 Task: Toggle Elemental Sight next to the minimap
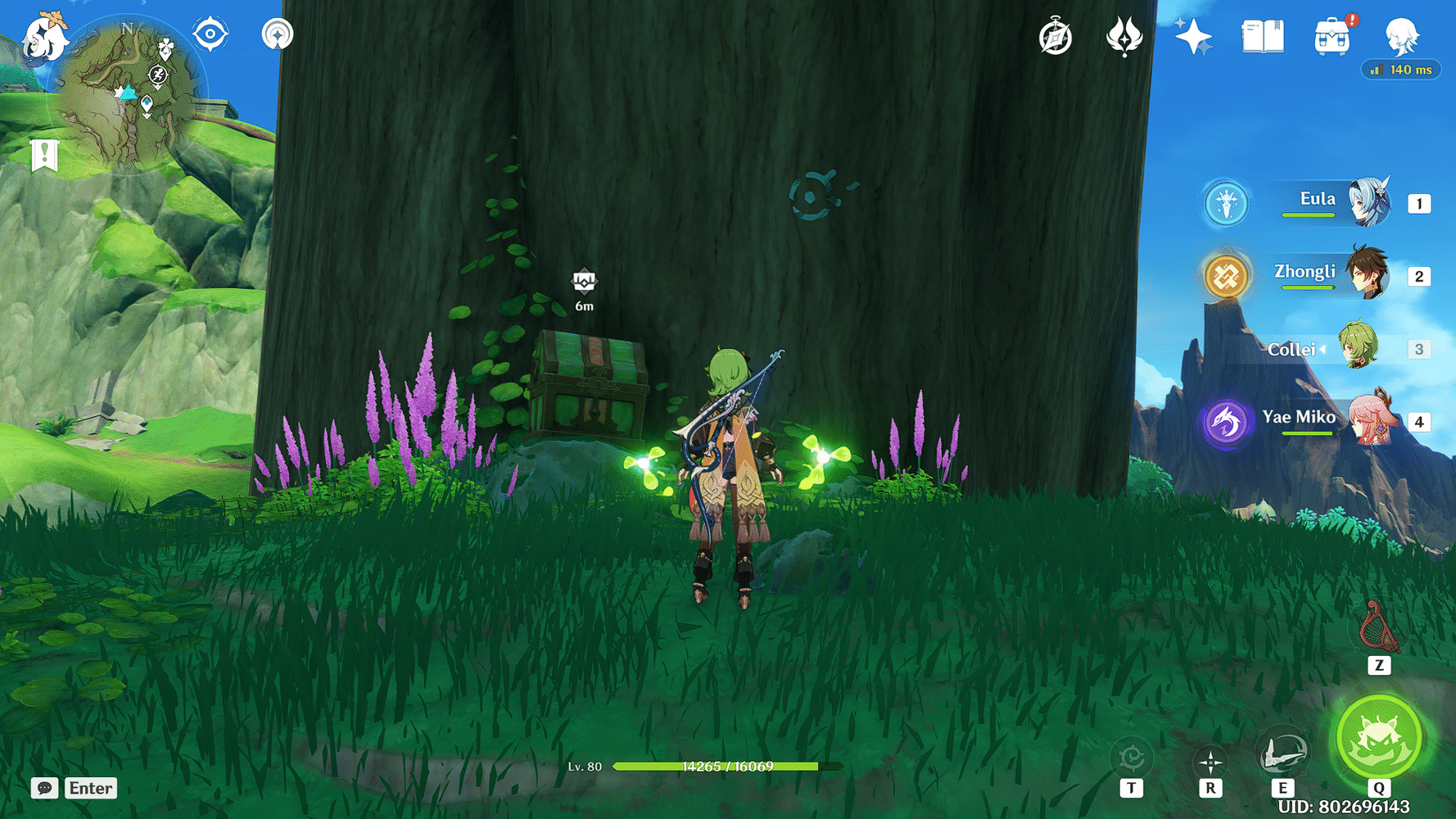click(210, 34)
